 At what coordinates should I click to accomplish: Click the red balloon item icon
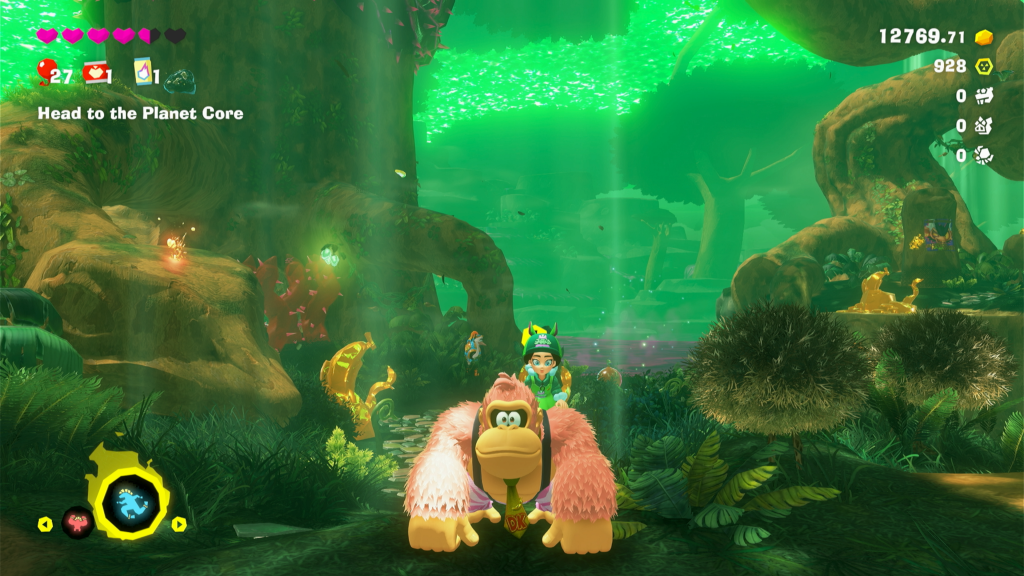pyautogui.click(x=45, y=71)
